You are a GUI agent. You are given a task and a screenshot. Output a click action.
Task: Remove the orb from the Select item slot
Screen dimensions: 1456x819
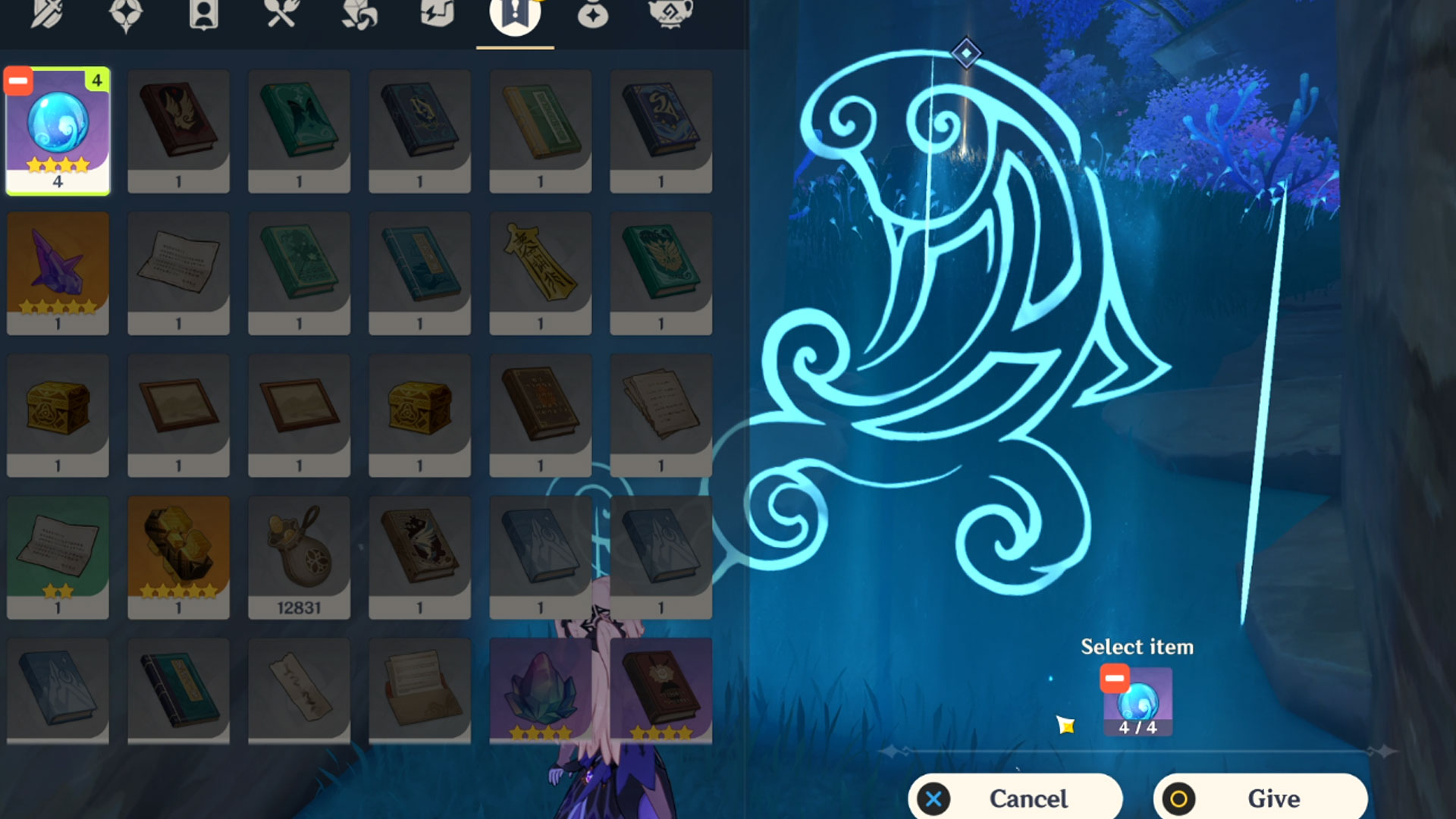[x=1115, y=678]
